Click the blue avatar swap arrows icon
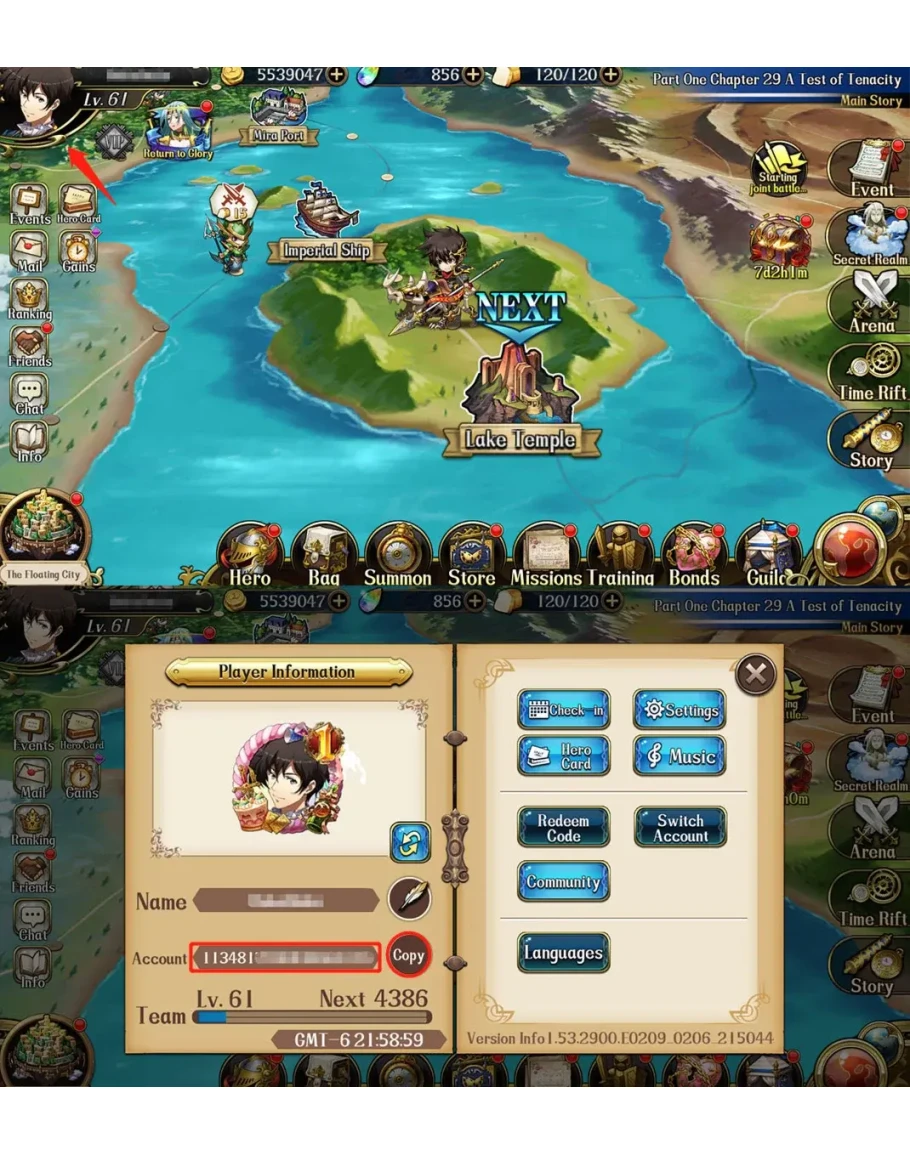 409,842
